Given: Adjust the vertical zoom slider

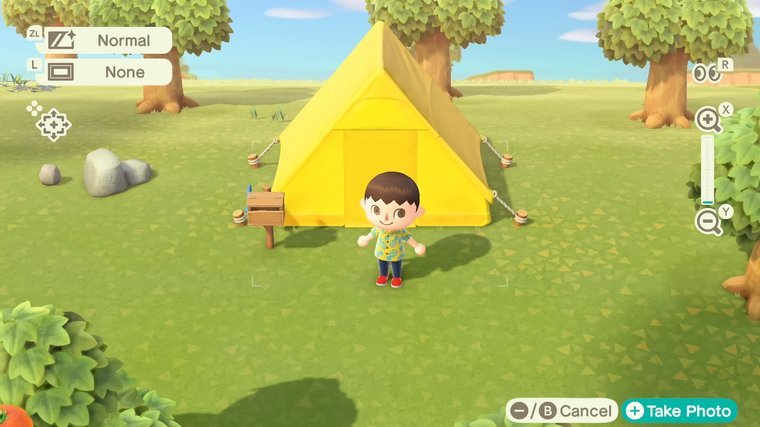Looking at the screenshot, I should [x=708, y=171].
